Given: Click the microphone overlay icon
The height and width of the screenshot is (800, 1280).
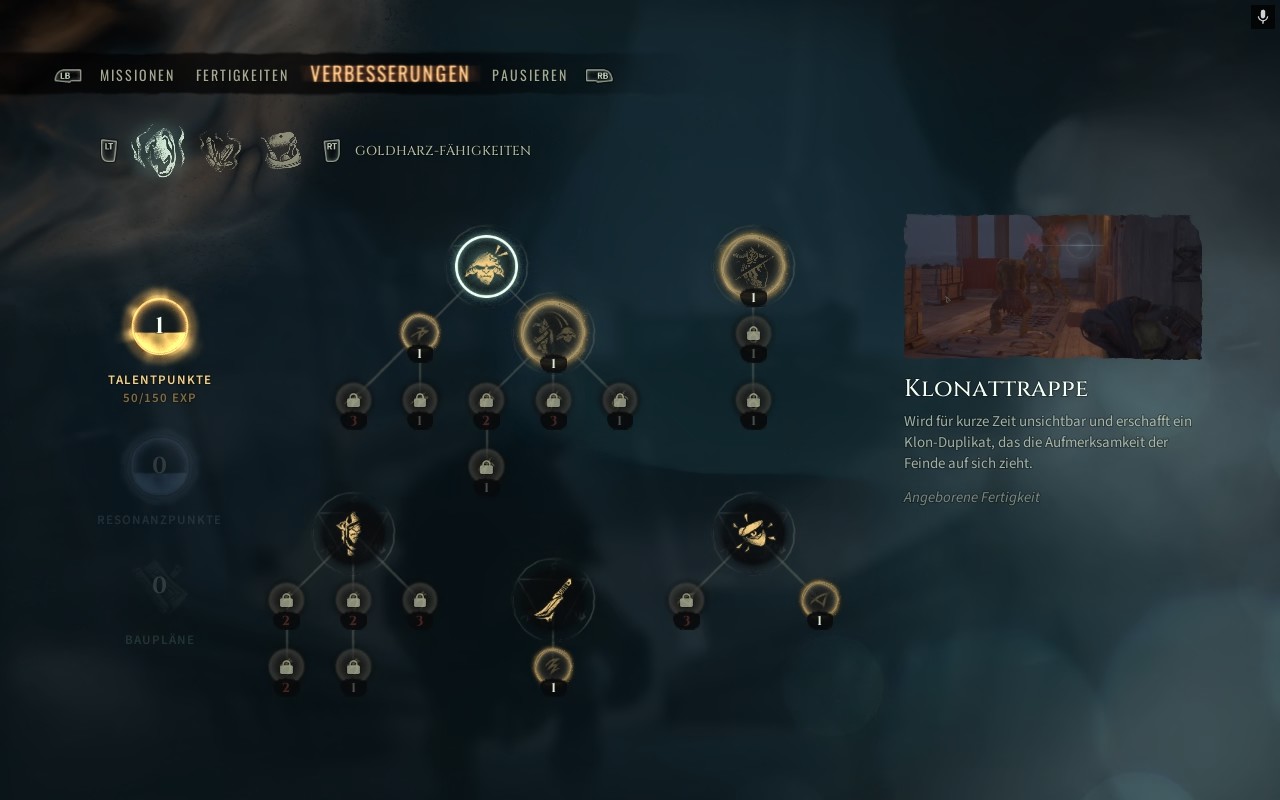Looking at the screenshot, I should [x=1262, y=17].
